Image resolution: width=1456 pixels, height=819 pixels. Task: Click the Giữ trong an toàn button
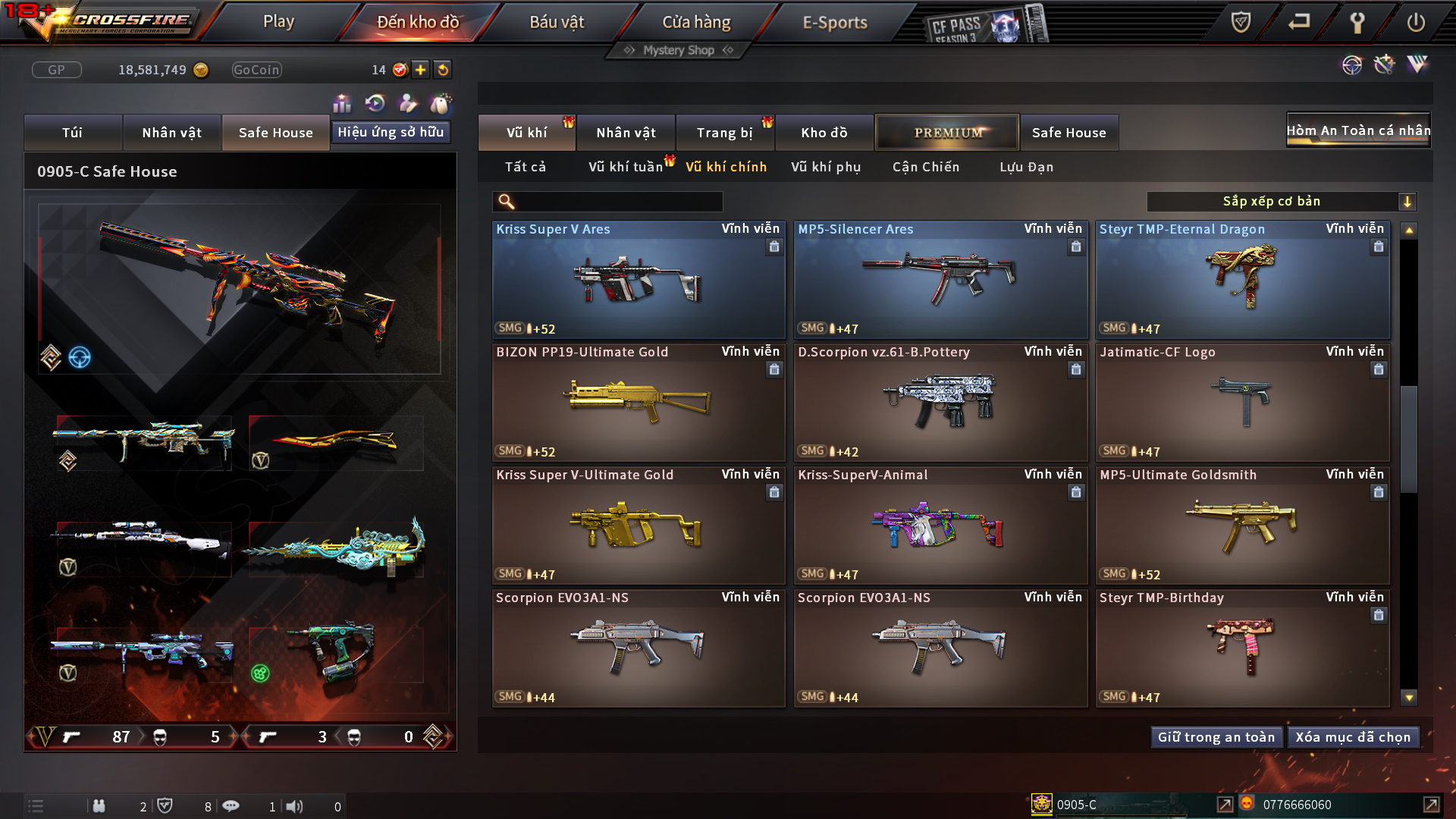click(x=1216, y=737)
